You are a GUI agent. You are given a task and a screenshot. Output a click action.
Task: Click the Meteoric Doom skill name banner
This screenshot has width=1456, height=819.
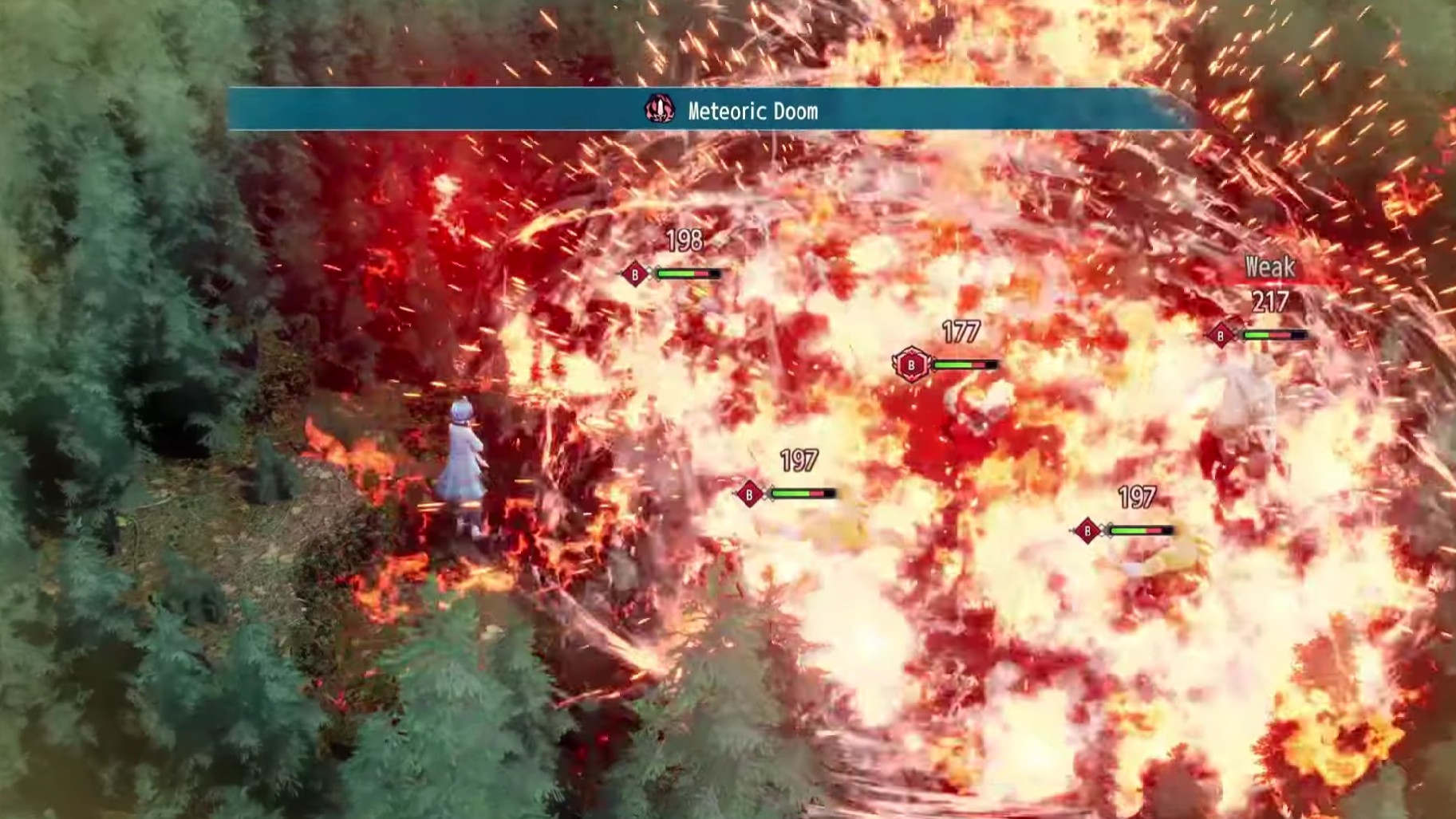click(750, 111)
